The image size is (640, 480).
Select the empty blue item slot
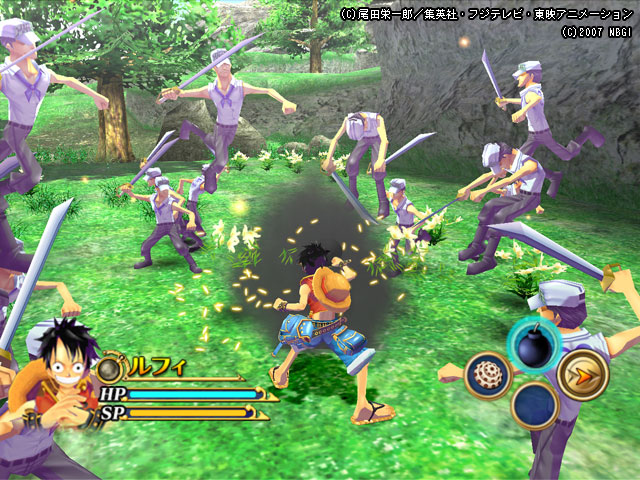[x=534, y=405]
